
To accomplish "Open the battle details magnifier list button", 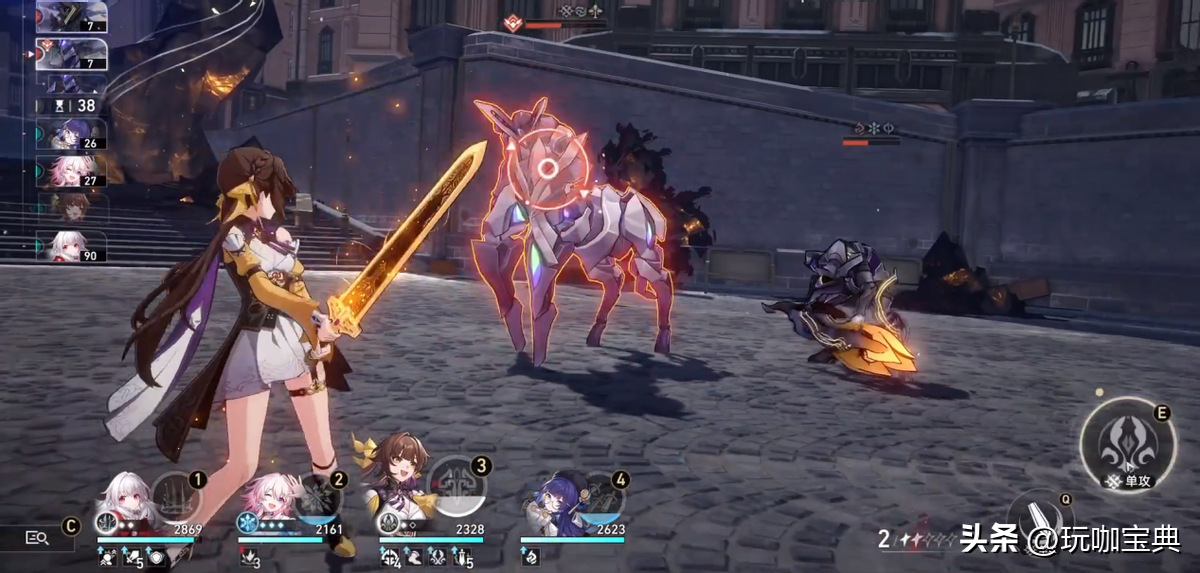I will [38, 538].
